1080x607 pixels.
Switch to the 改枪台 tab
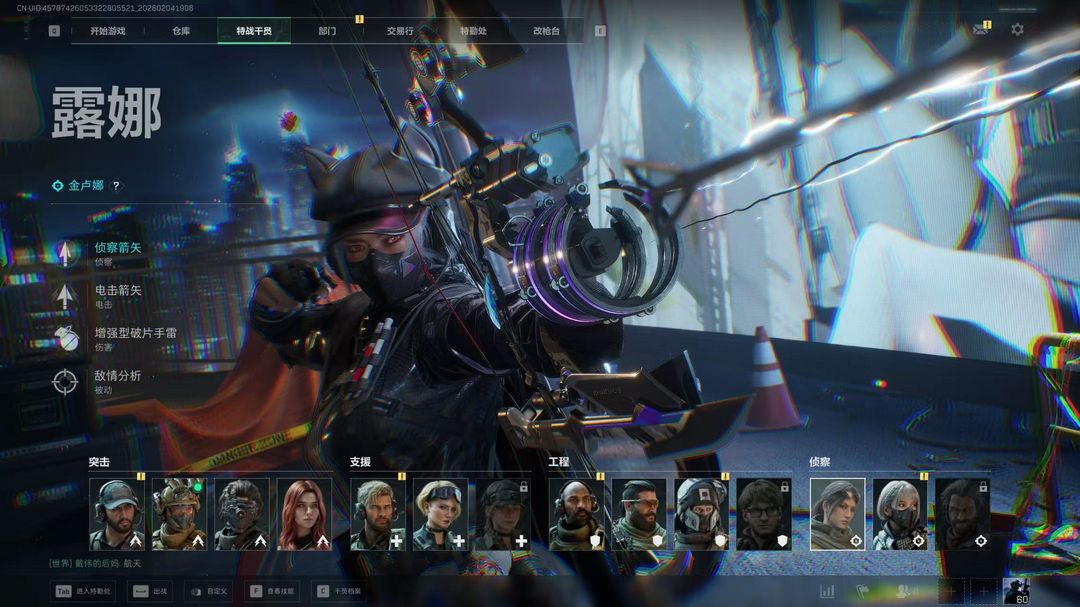(546, 31)
